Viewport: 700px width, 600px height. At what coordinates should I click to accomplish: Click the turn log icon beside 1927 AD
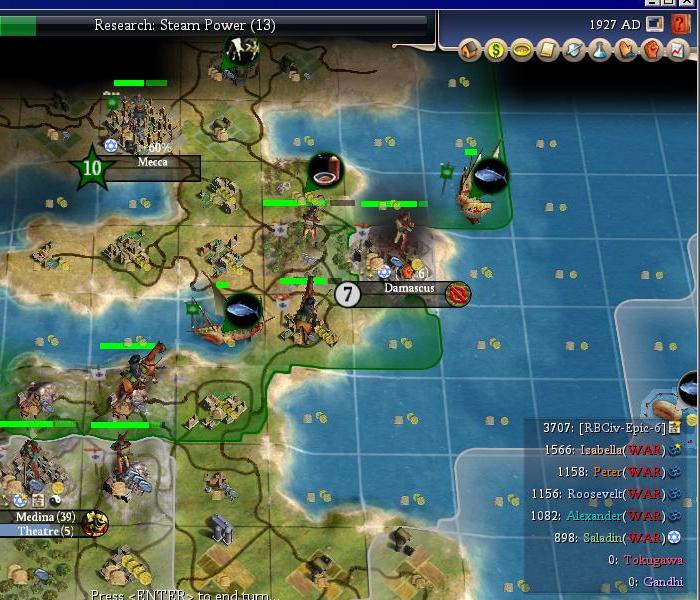655,24
